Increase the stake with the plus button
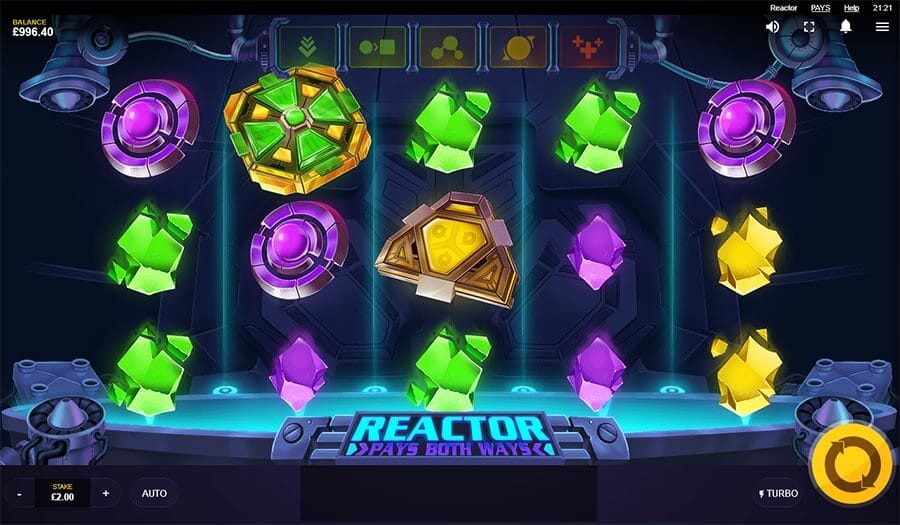 (105, 493)
